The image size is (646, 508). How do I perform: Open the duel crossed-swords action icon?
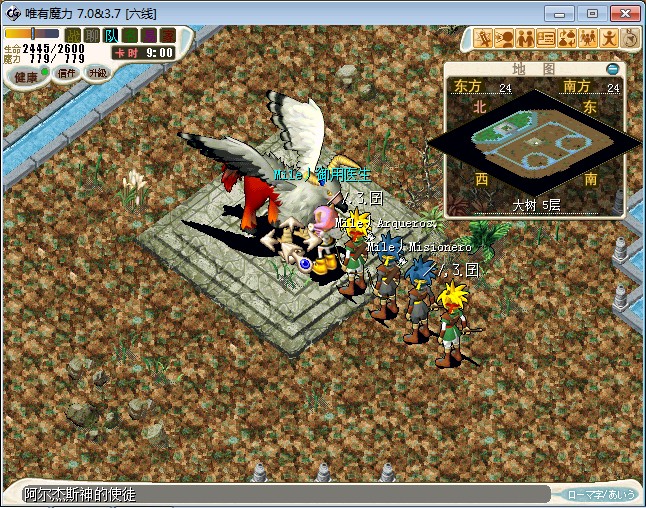point(484,38)
